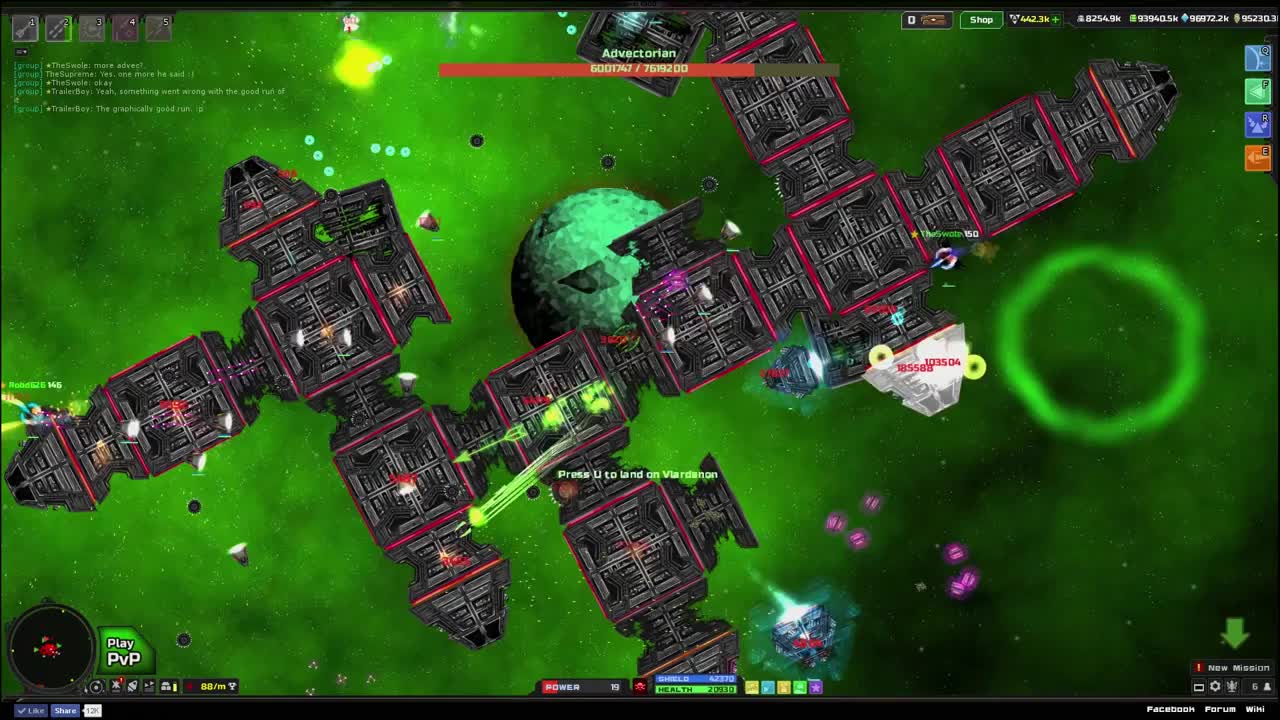Toggle the blue ability icon beside the shield bar

tap(767, 687)
